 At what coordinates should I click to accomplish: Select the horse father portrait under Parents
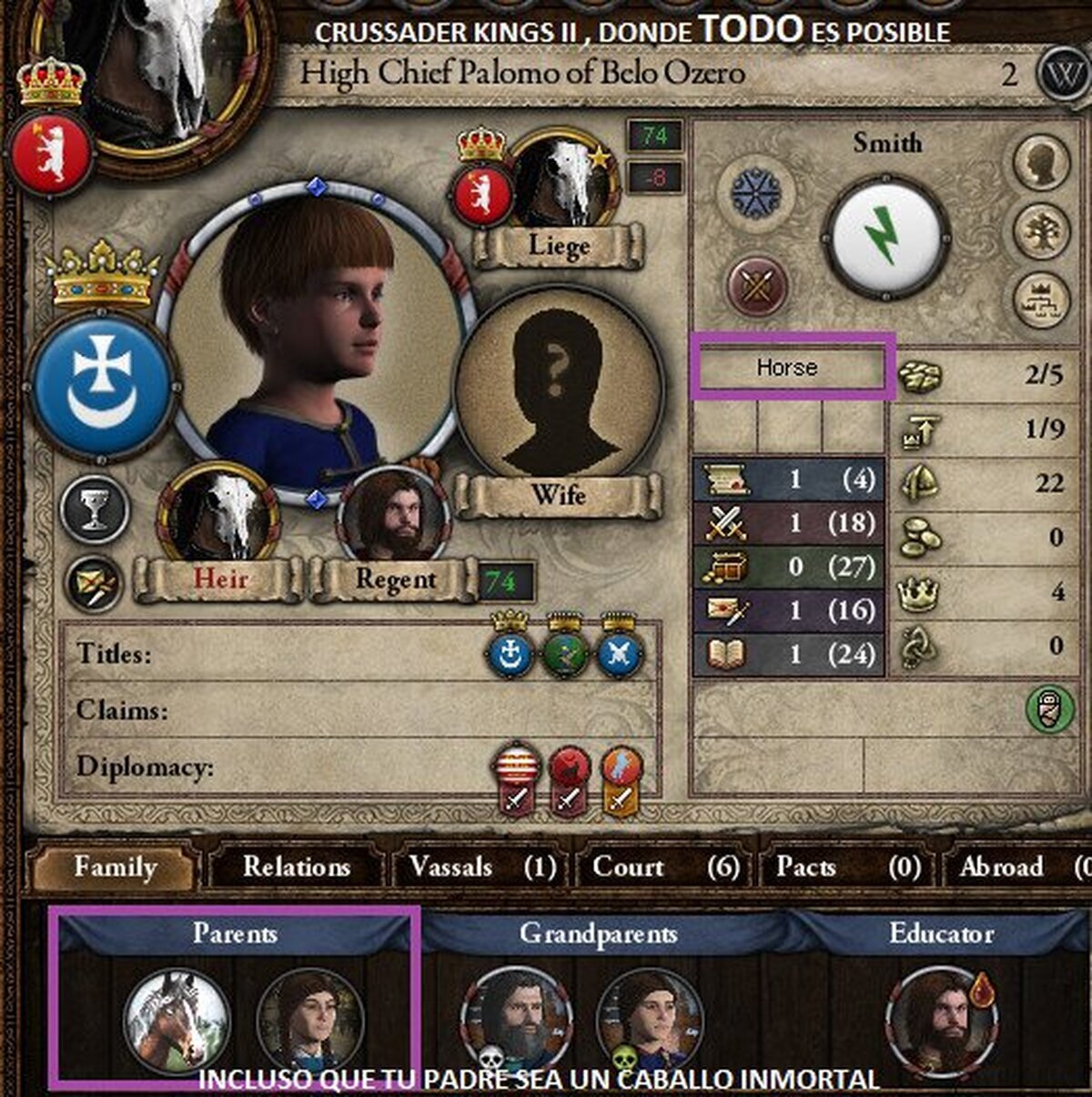click(176, 1018)
